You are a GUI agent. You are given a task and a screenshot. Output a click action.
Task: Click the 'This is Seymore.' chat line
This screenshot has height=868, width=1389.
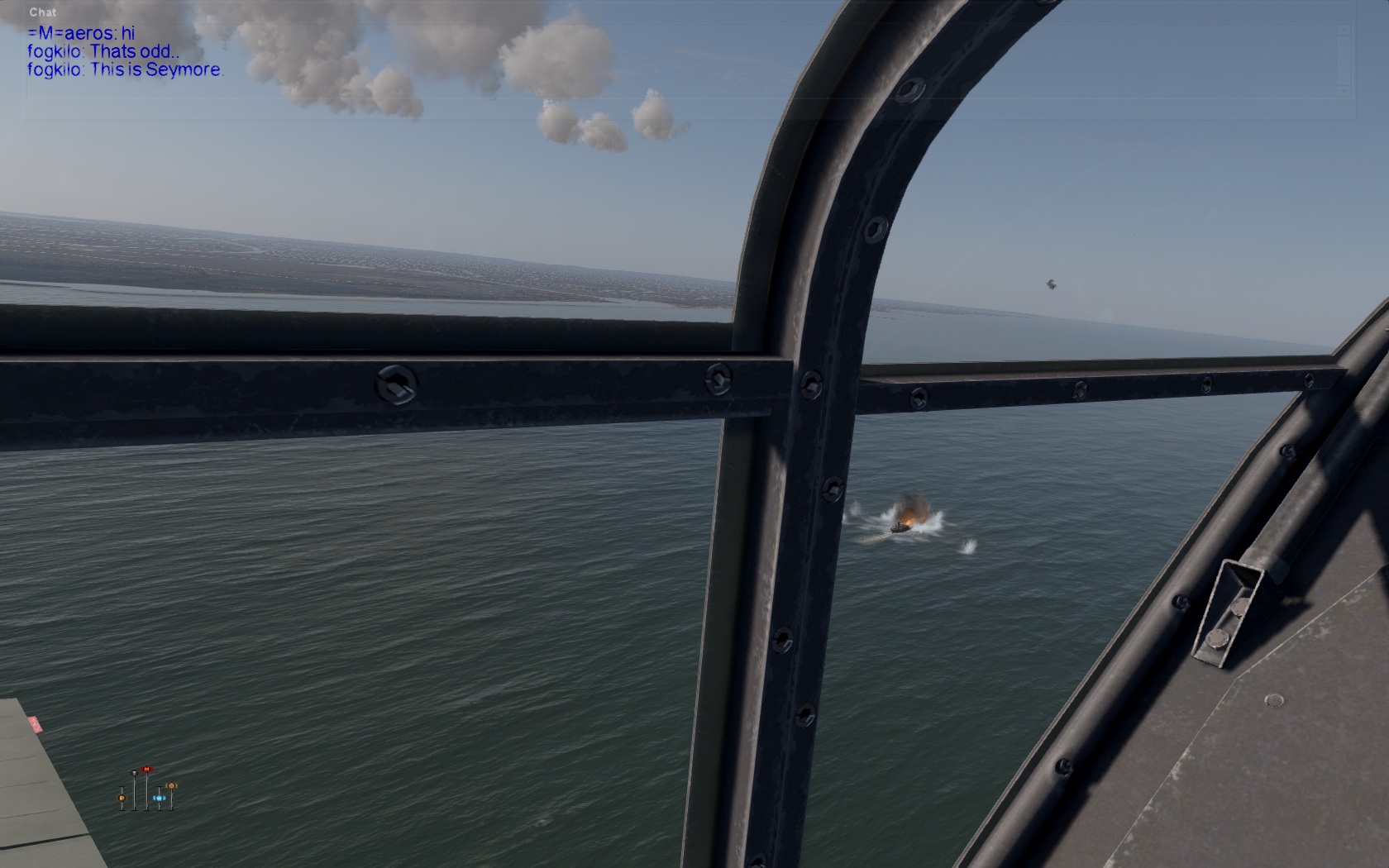pyautogui.click(x=125, y=69)
